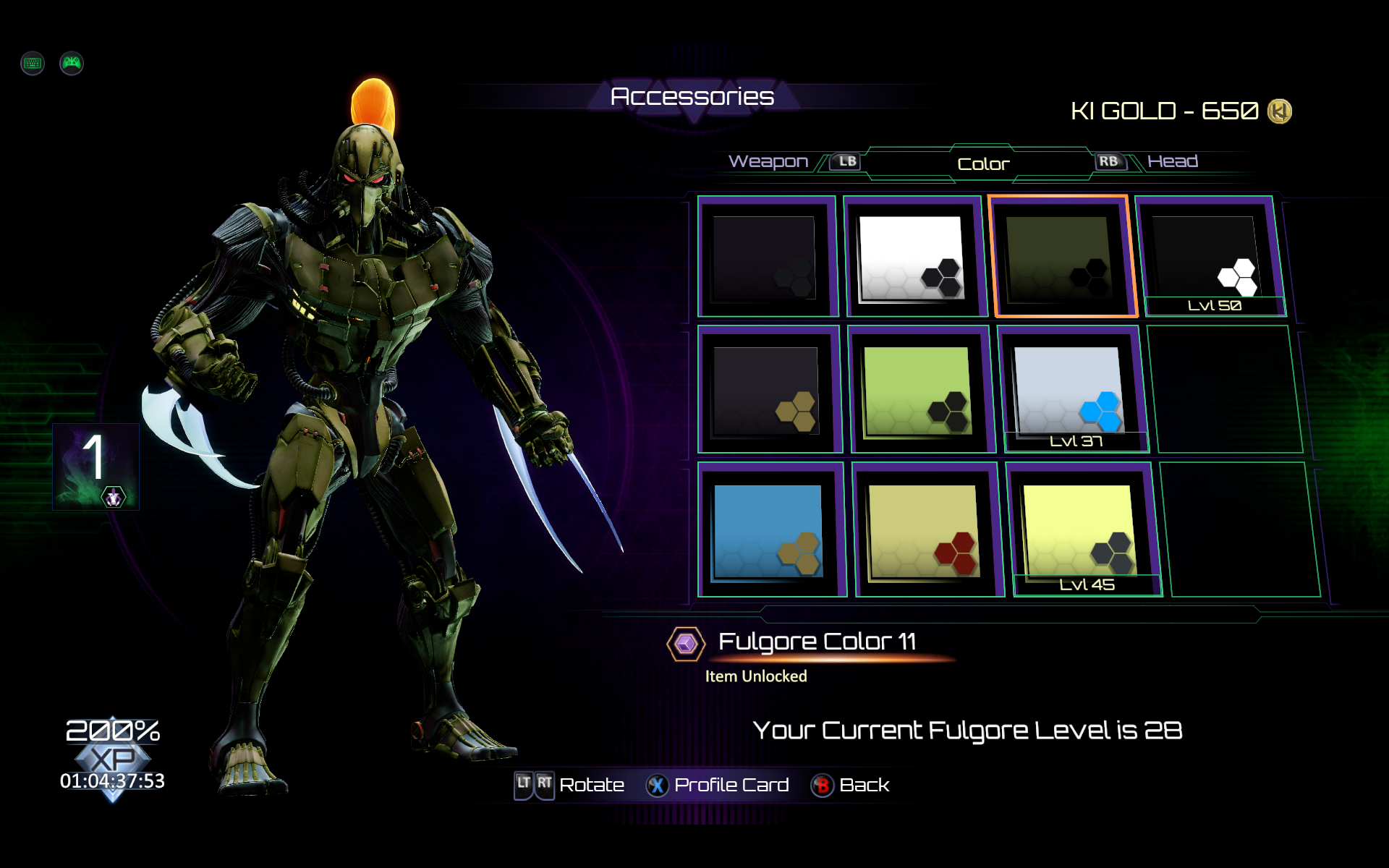The image size is (1389, 868).
Task: Select the tan swatch with red hexagons
Action: pyautogui.click(x=925, y=532)
